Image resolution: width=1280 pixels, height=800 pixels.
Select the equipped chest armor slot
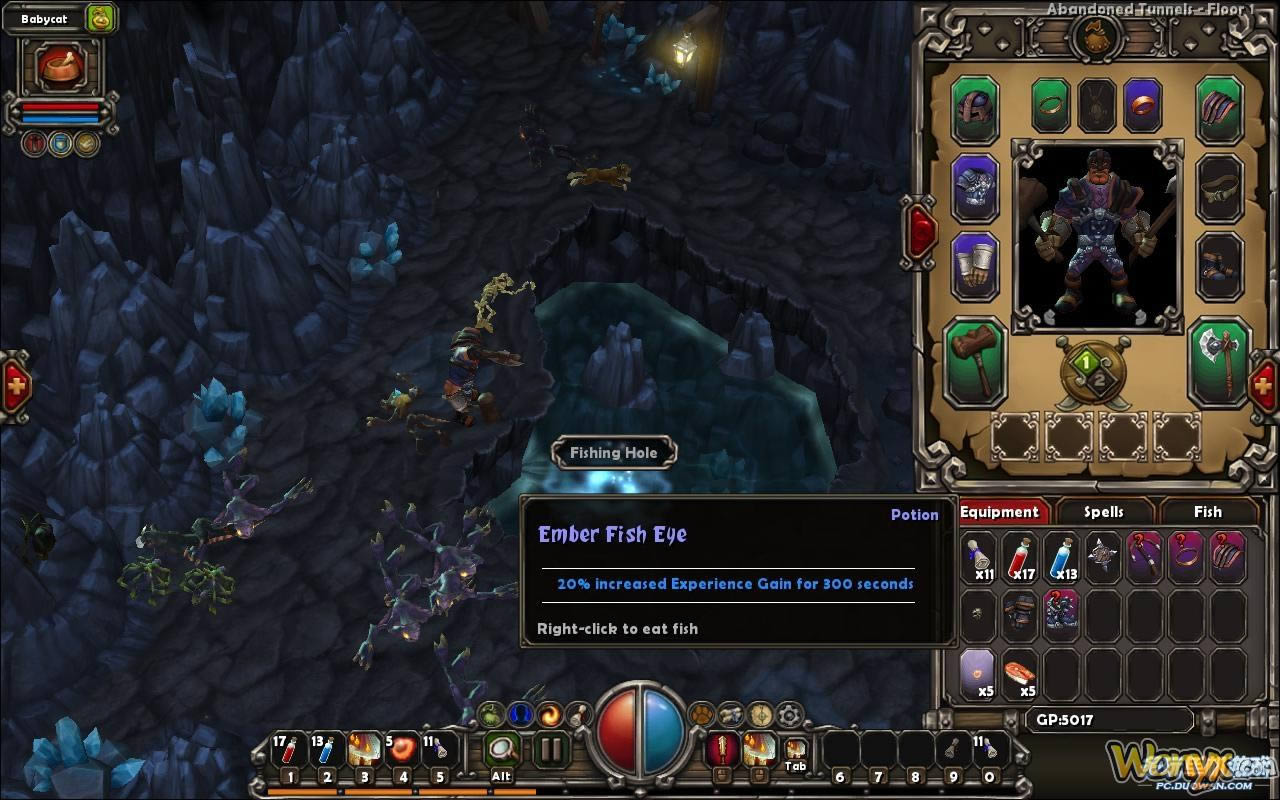point(975,187)
